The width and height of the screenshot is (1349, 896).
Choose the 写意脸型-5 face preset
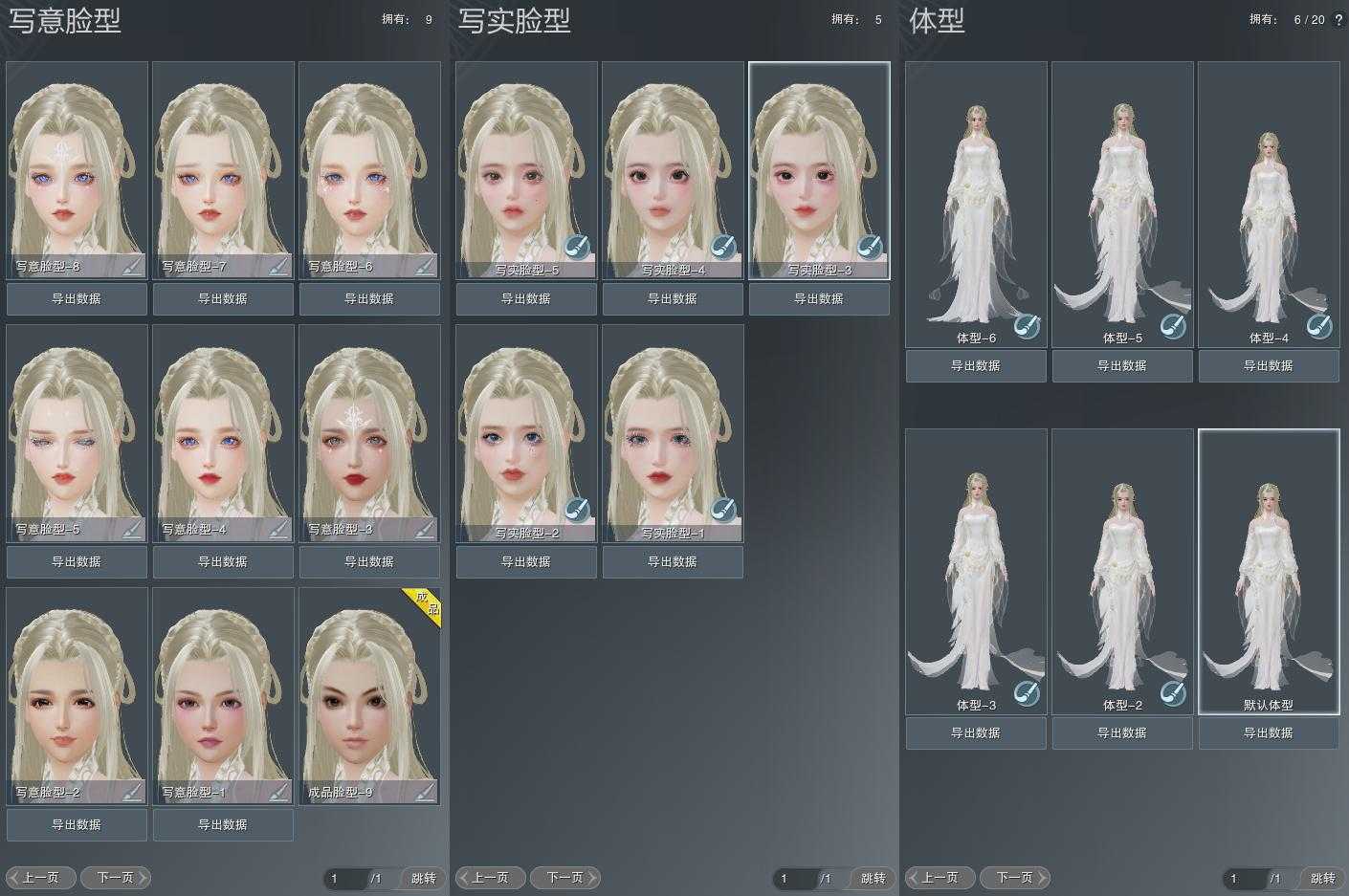point(77,426)
